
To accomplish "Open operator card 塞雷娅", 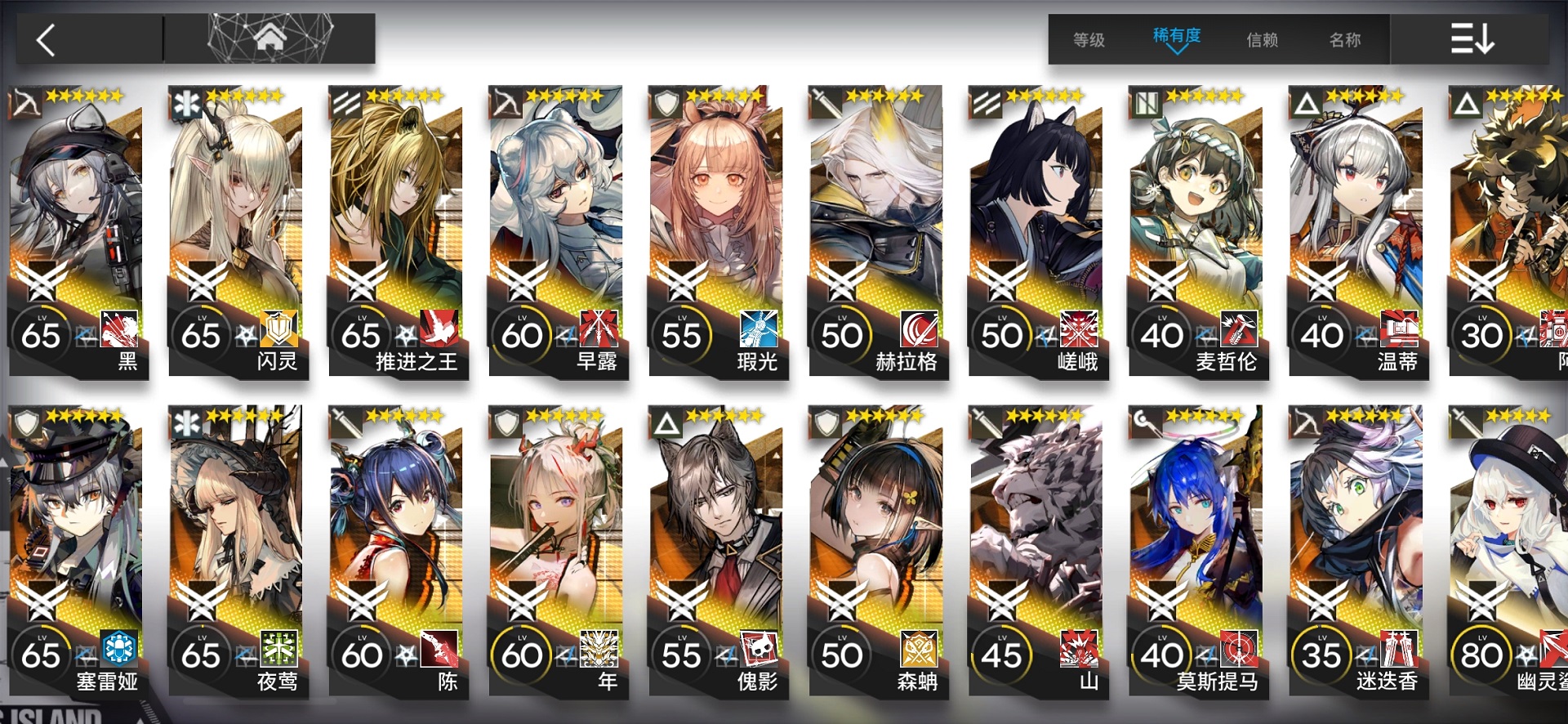I will tap(78, 552).
